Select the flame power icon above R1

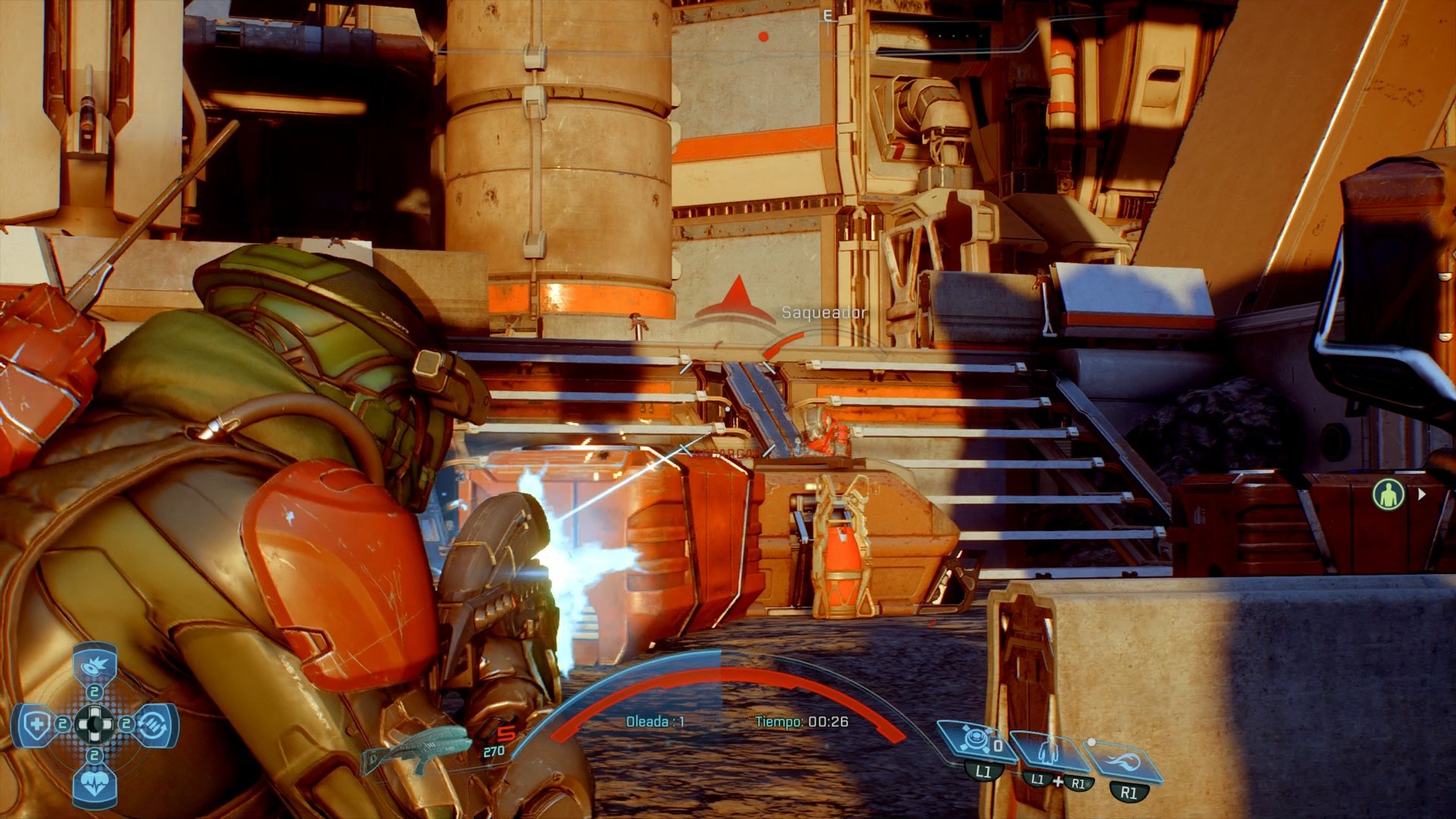pyautogui.click(x=1123, y=761)
